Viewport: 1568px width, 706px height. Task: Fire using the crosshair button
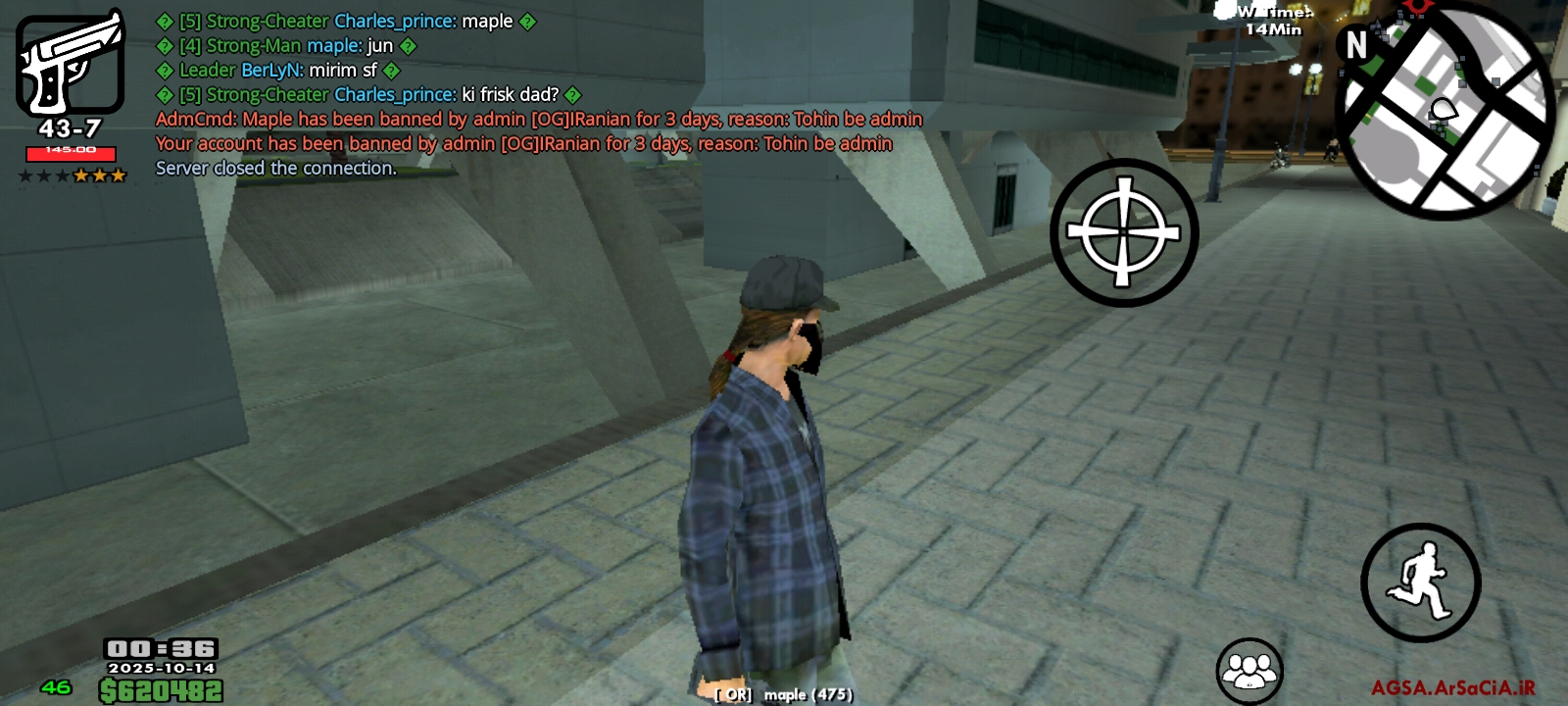1124,233
